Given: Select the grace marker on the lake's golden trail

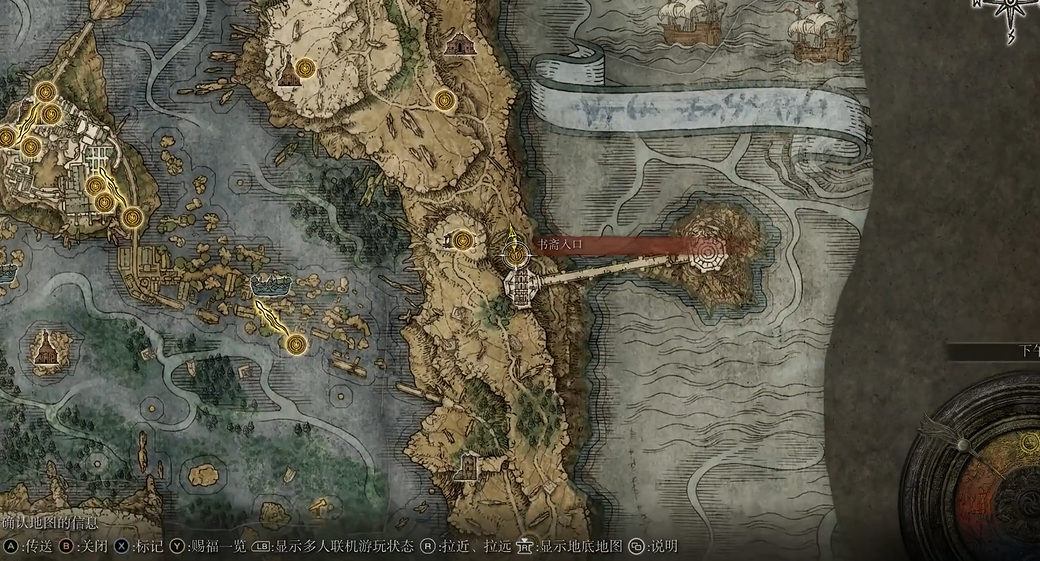Looking at the screenshot, I should (x=295, y=344).
